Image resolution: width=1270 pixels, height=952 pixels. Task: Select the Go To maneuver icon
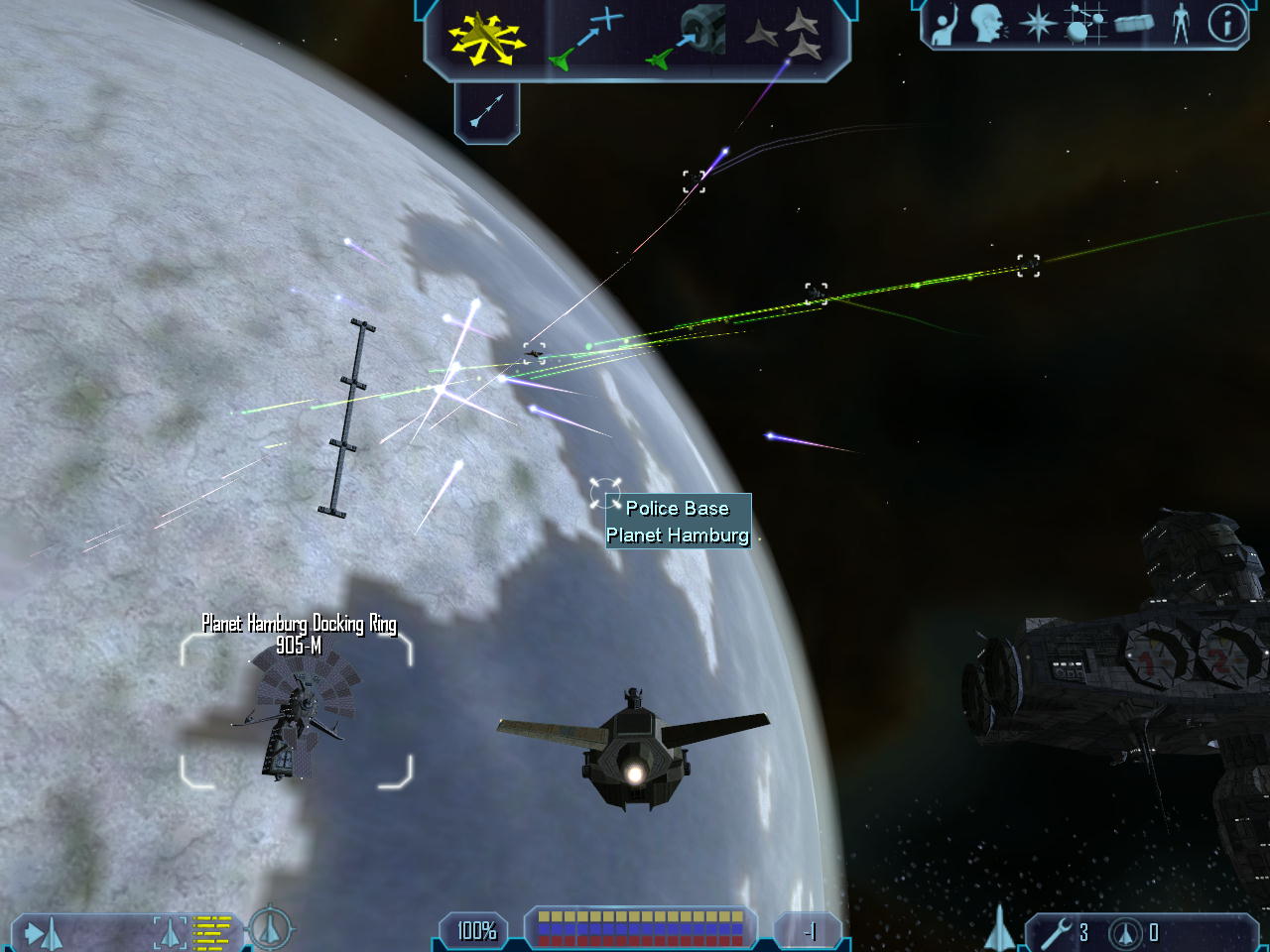tap(587, 40)
